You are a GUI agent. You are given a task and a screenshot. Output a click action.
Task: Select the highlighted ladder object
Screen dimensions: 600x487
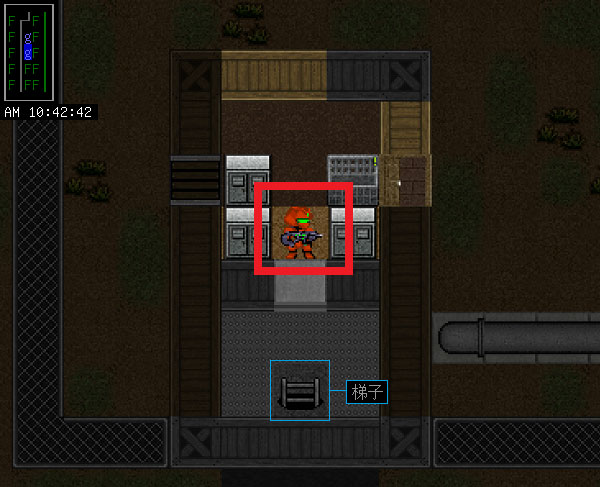coord(300,391)
